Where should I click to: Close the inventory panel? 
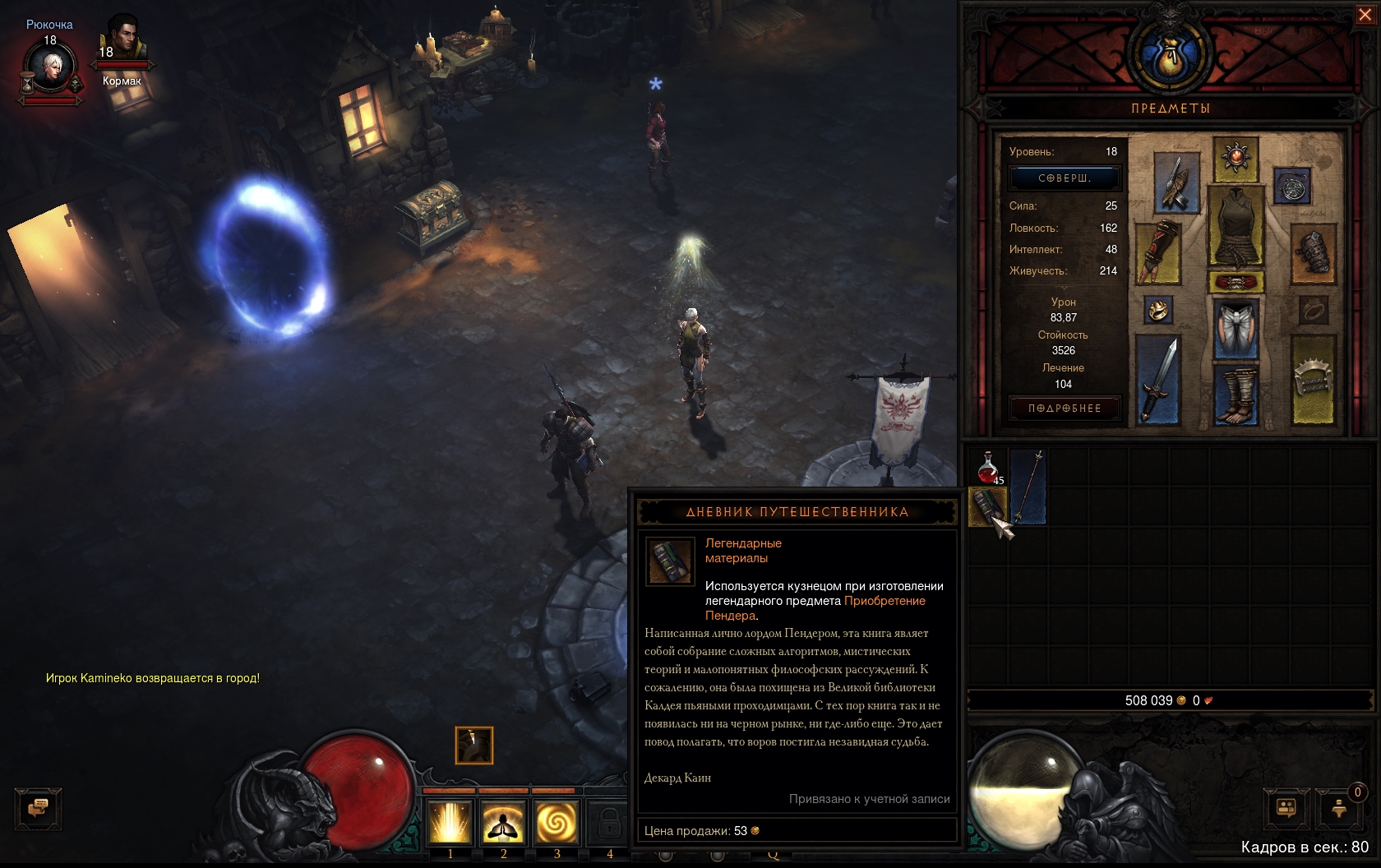coord(1365,15)
